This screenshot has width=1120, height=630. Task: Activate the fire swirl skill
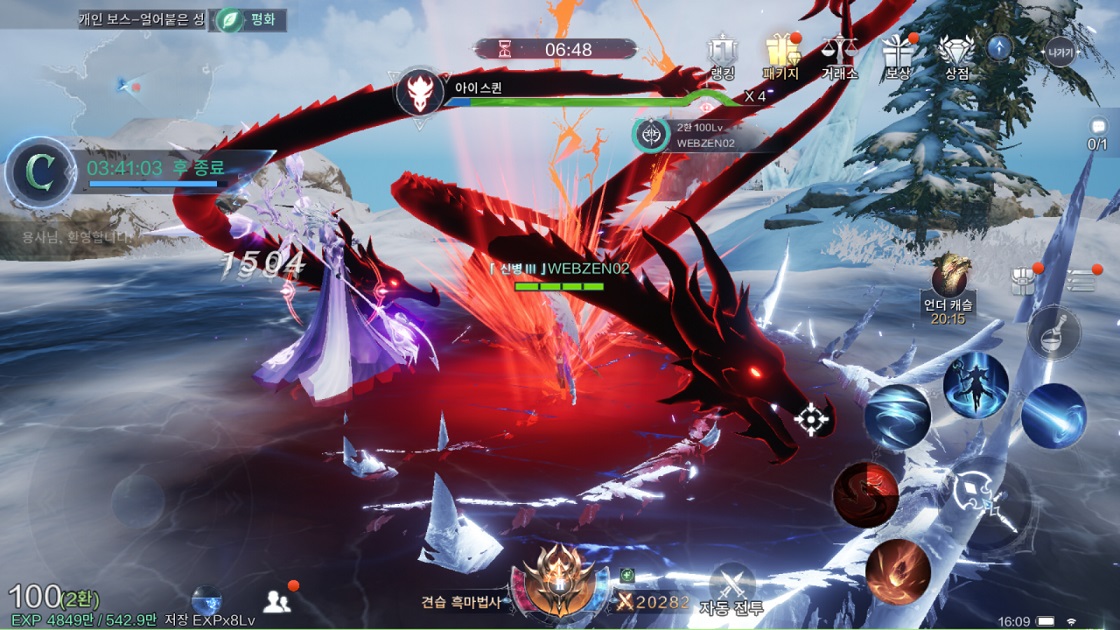click(x=898, y=572)
